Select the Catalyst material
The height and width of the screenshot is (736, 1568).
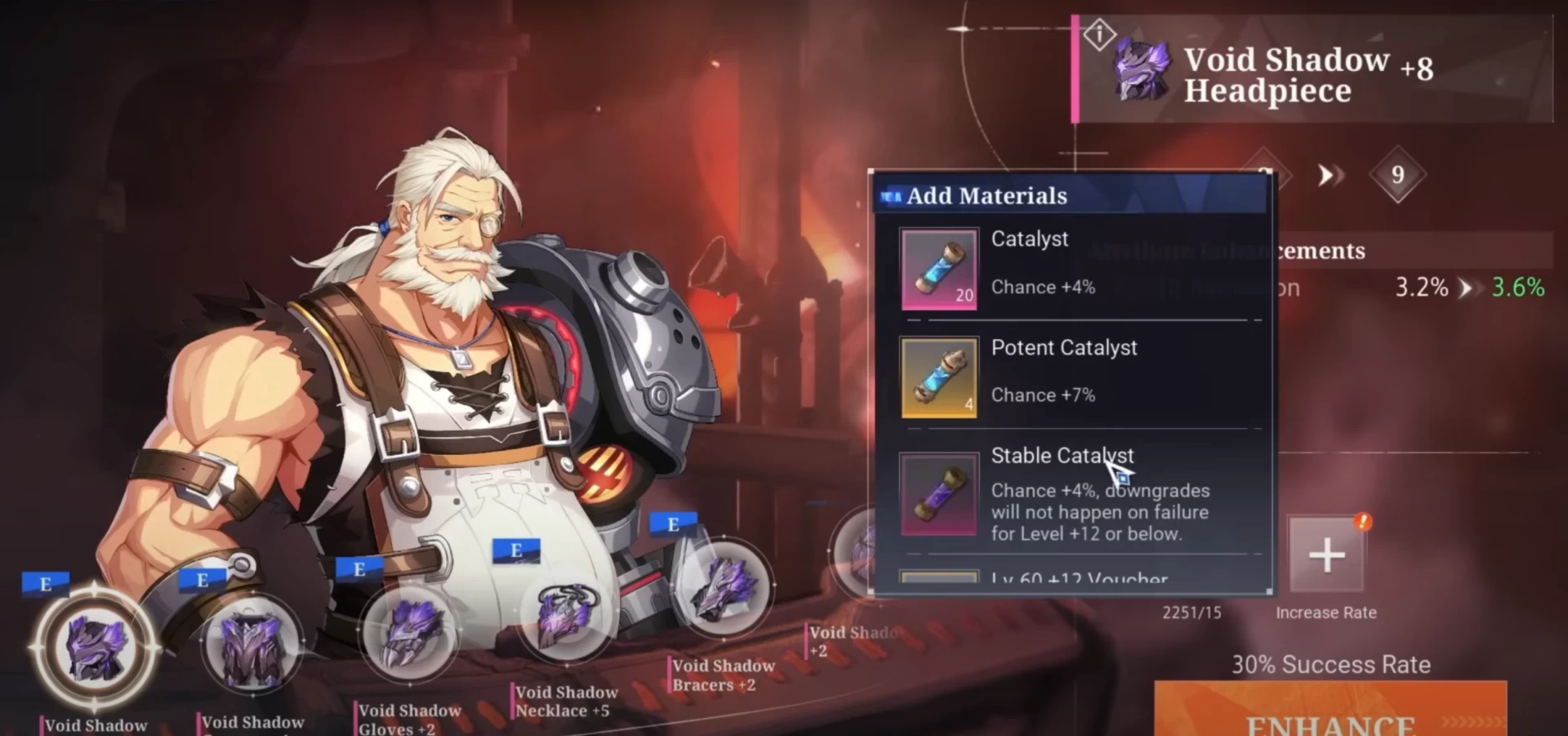(x=939, y=269)
